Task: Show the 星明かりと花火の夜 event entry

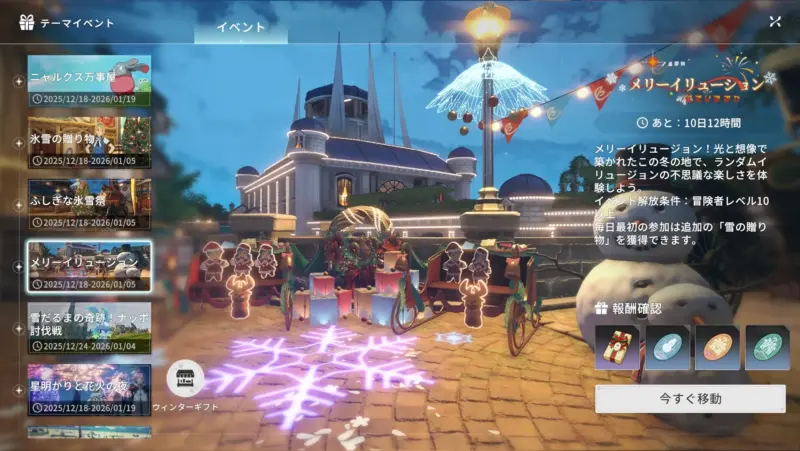Action: pyautogui.click(x=90, y=388)
